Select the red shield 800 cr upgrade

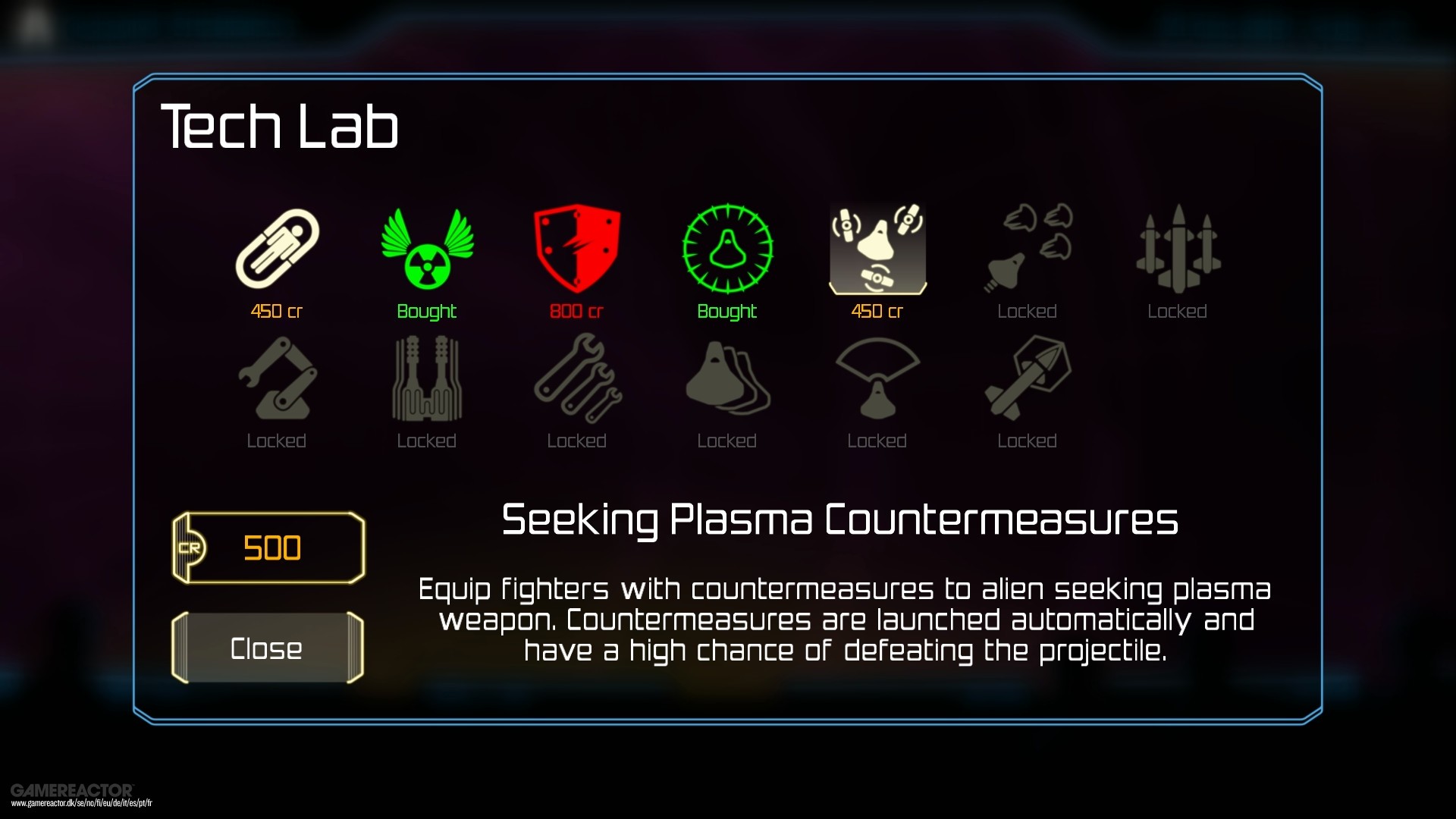pos(576,248)
